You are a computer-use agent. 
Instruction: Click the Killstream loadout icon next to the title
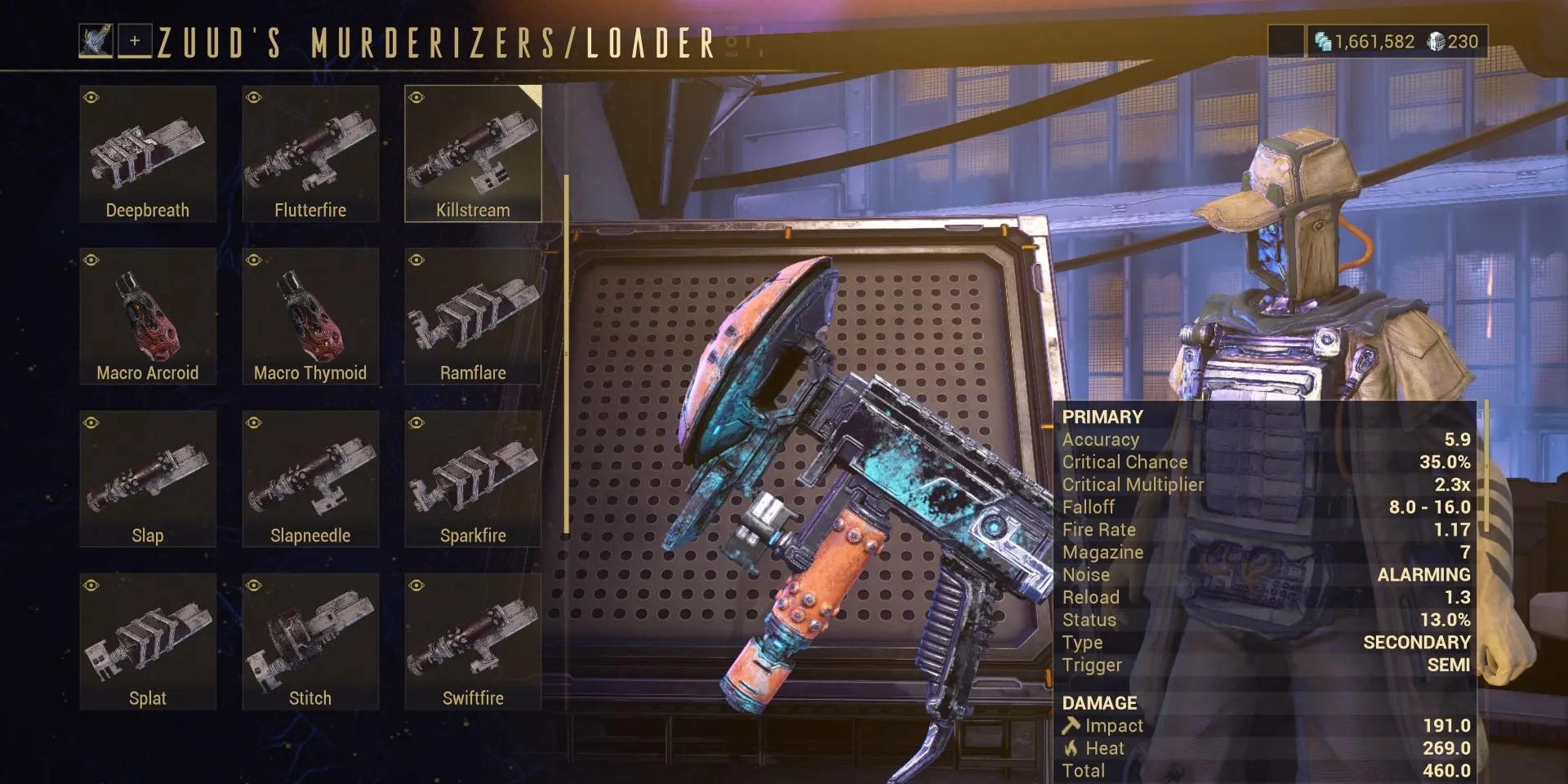(98, 41)
